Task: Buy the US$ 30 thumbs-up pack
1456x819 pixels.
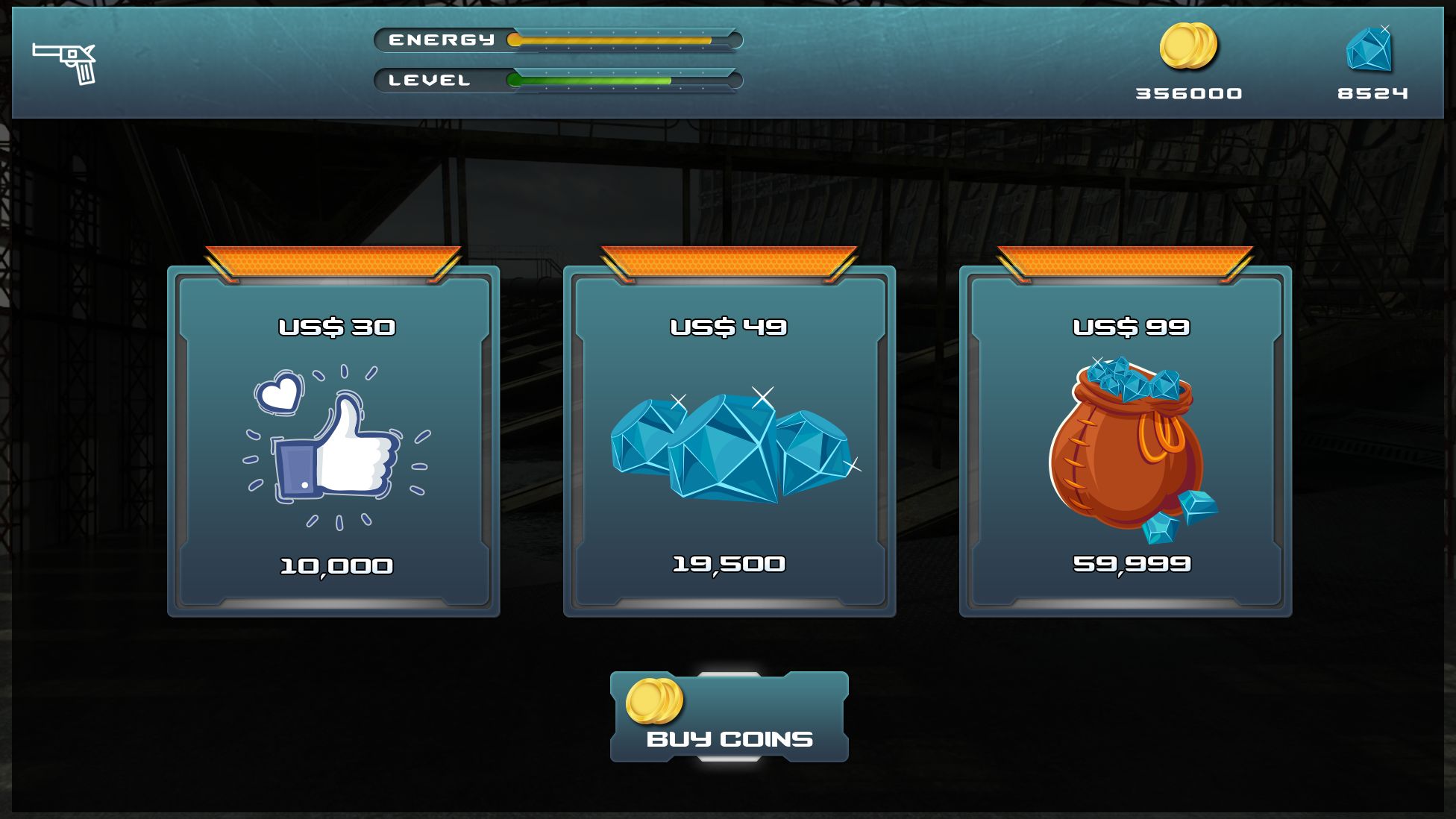Action: coord(333,442)
